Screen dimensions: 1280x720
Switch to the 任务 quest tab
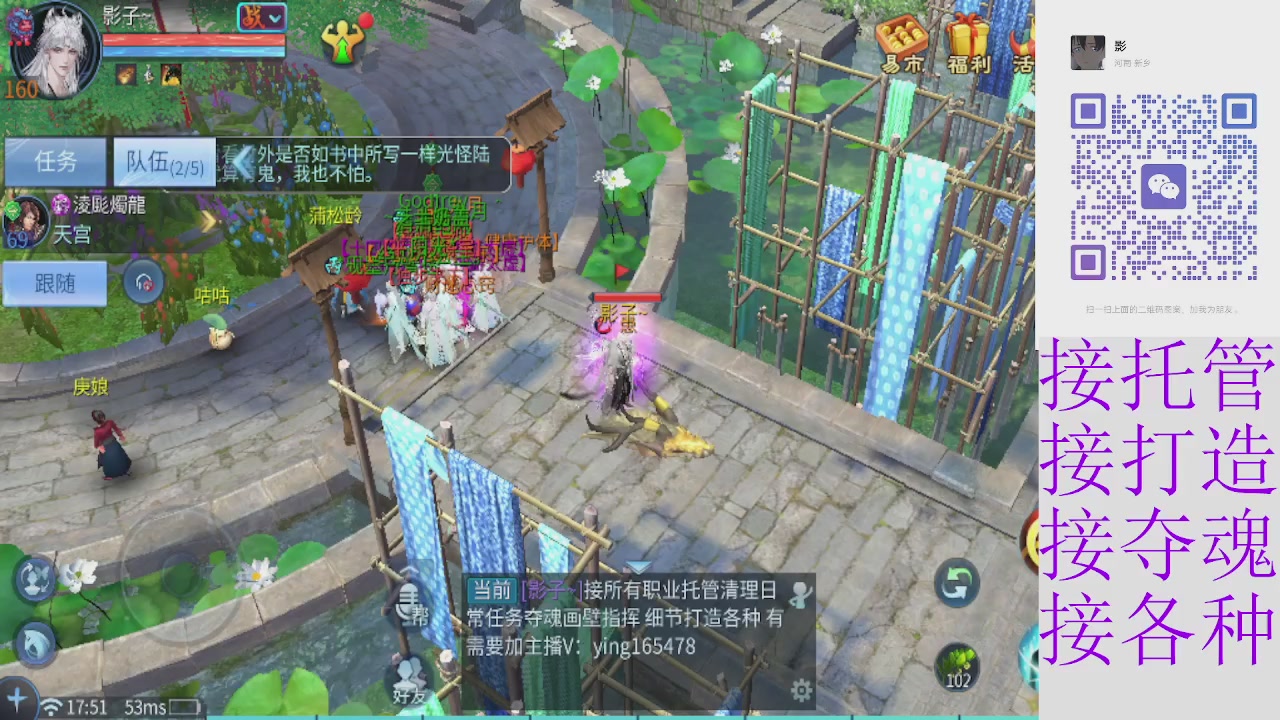click(x=55, y=162)
